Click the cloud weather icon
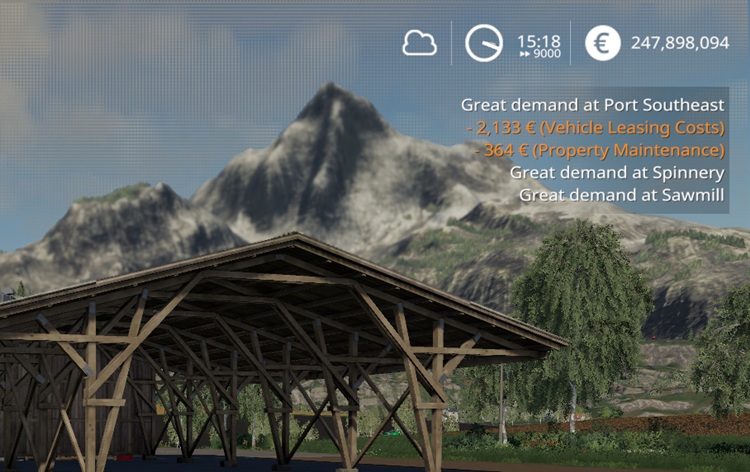750x472 pixels. [x=419, y=43]
